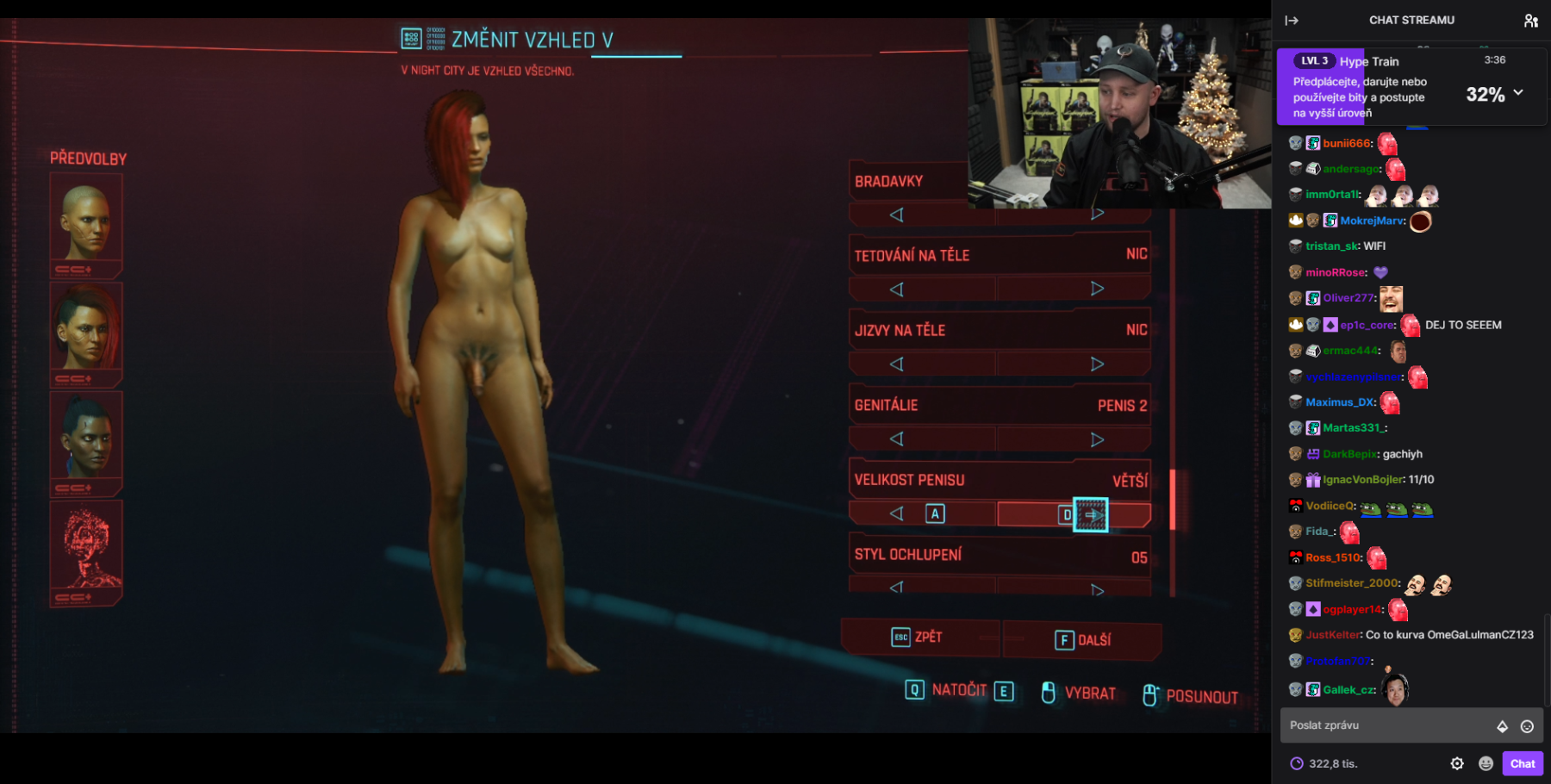
Task: Collapse the stream chat panel
Action: [x=1292, y=21]
